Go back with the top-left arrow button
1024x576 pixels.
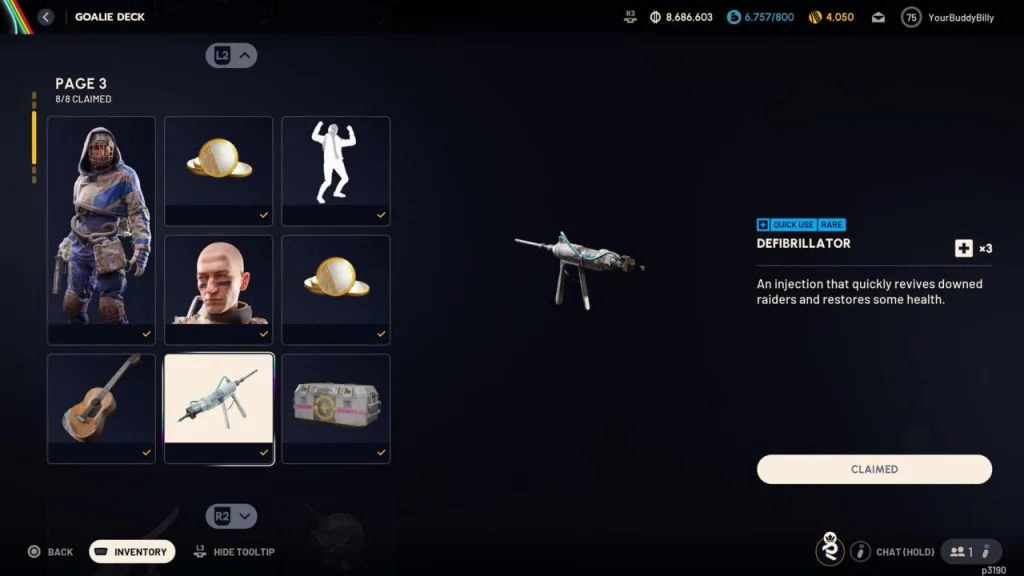46,17
